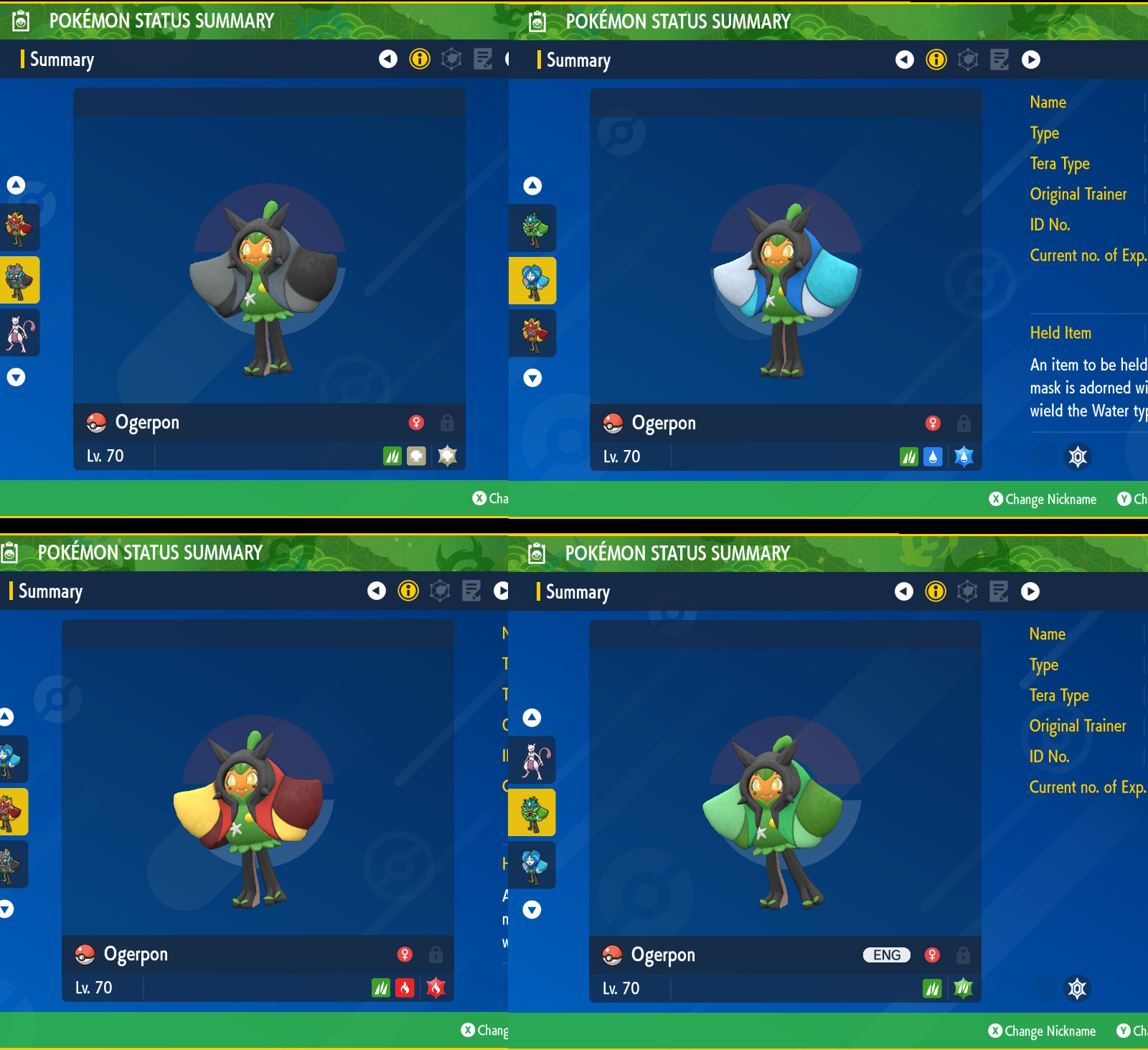This screenshot has width=1148, height=1050.
Task: Select the gray Ogerpon thumbnail below highlighted red Ogerpon
Action: pyautogui.click(x=10, y=864)
